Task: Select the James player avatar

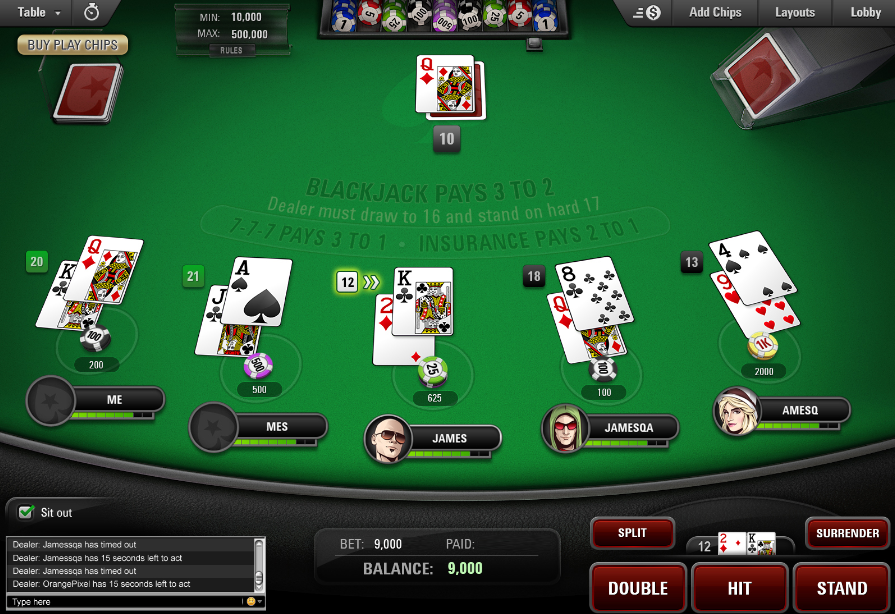Action: pyautogui.click(x=387, y=439)
